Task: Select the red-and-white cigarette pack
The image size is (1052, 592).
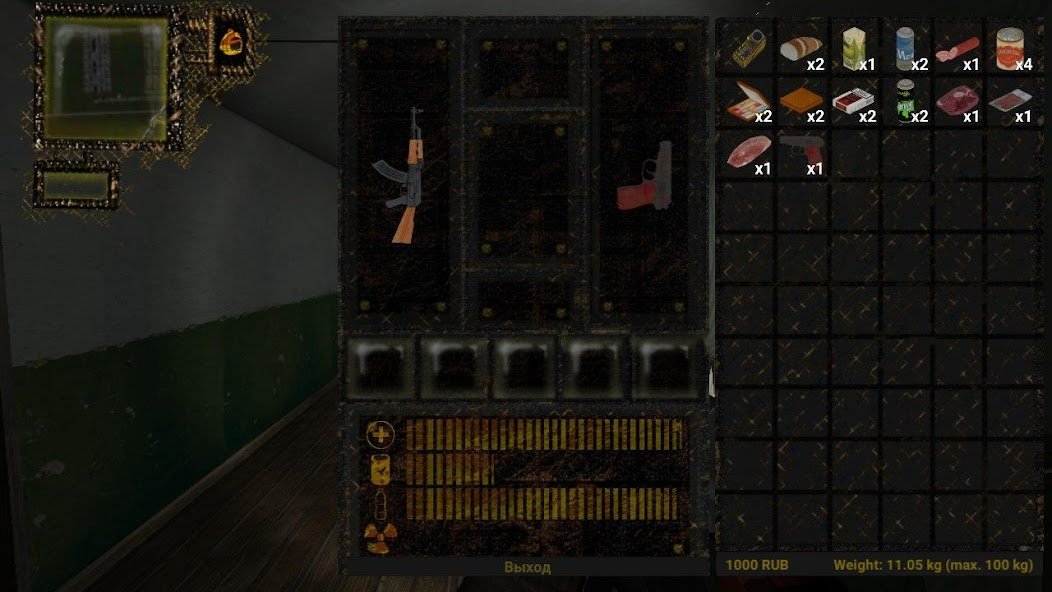Action: point(853,101)
